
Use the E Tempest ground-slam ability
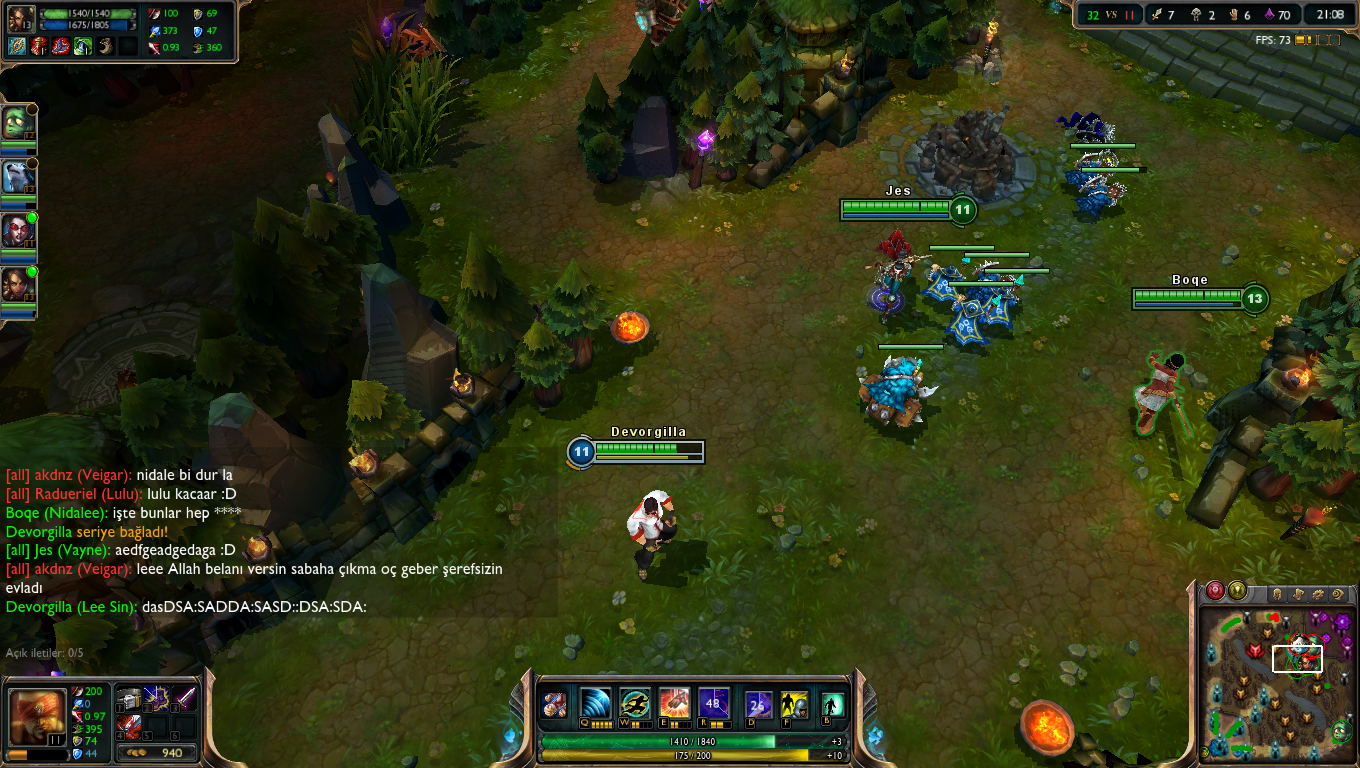tap(674, 703)
